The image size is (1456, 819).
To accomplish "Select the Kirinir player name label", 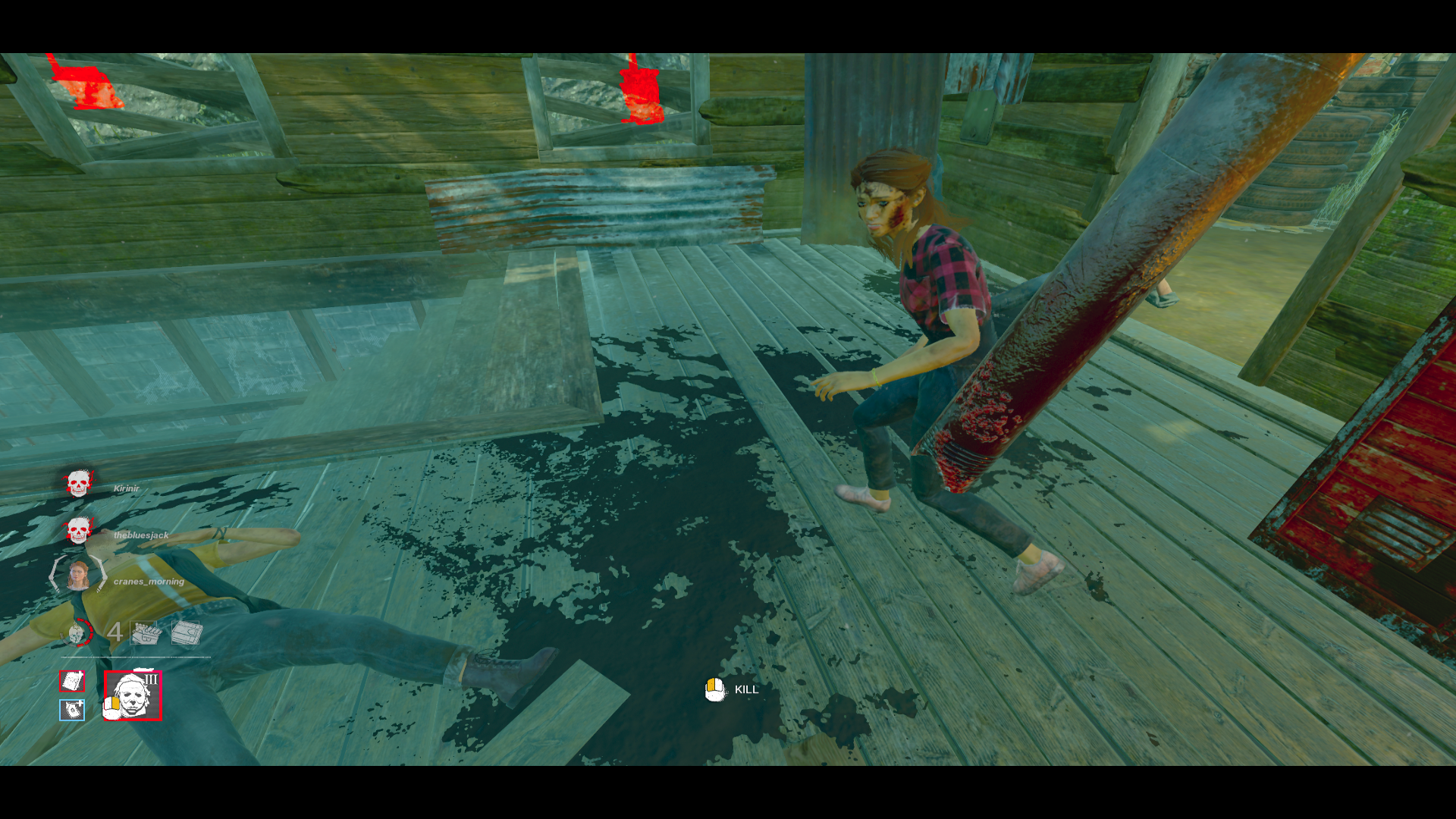I will (x=127, y=488).
